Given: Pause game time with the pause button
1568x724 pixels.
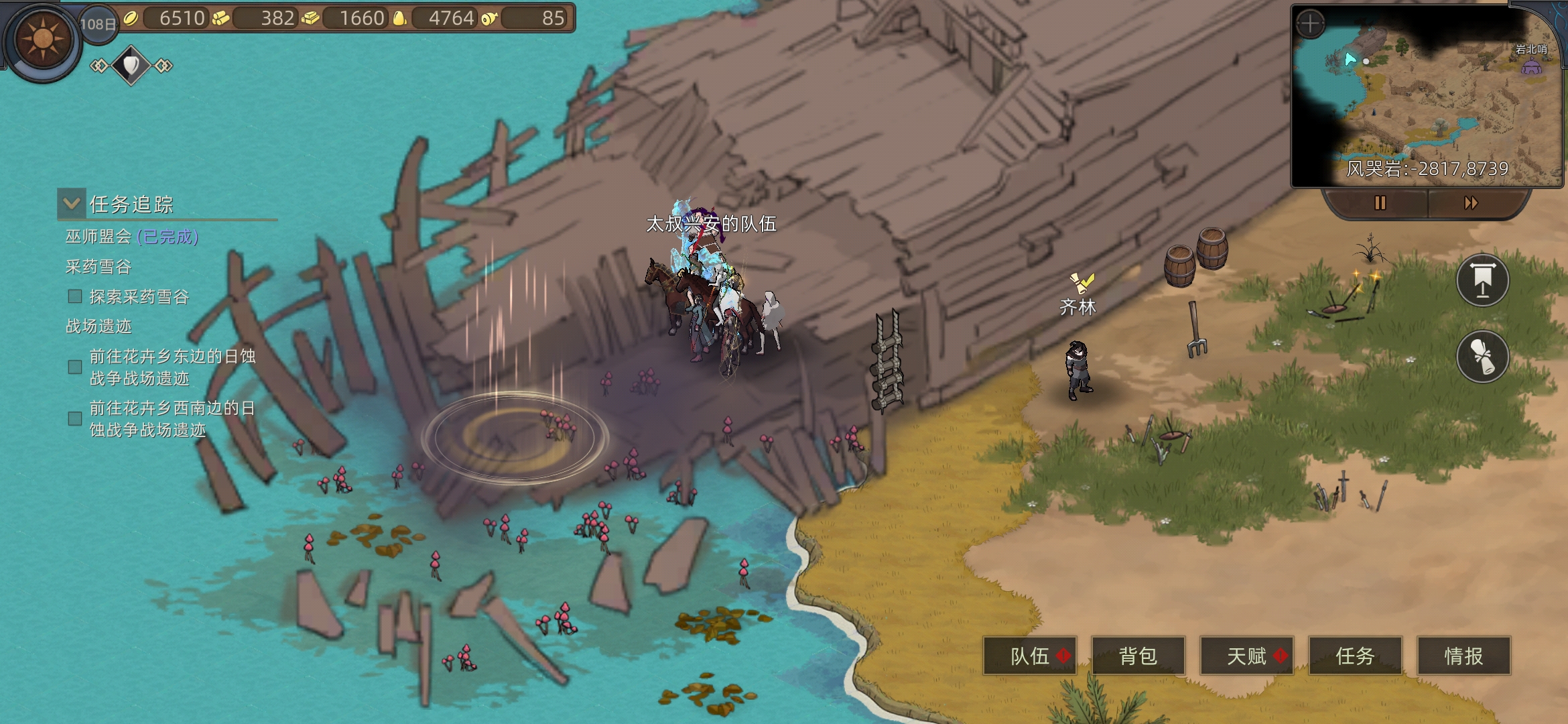Looking at the screenshot, I should tap(1380, 203).
